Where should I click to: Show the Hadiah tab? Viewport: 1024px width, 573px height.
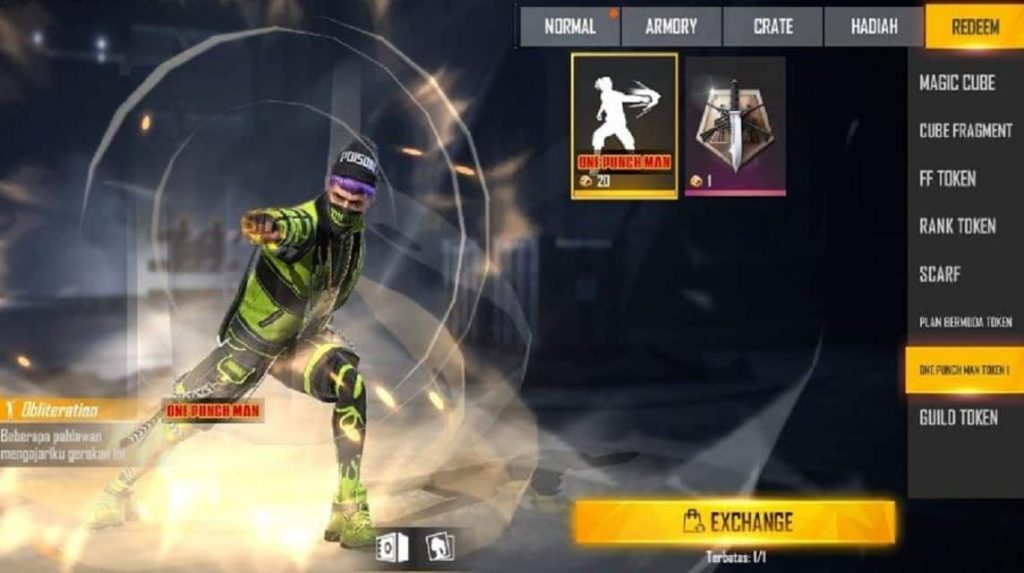point(873,27)
